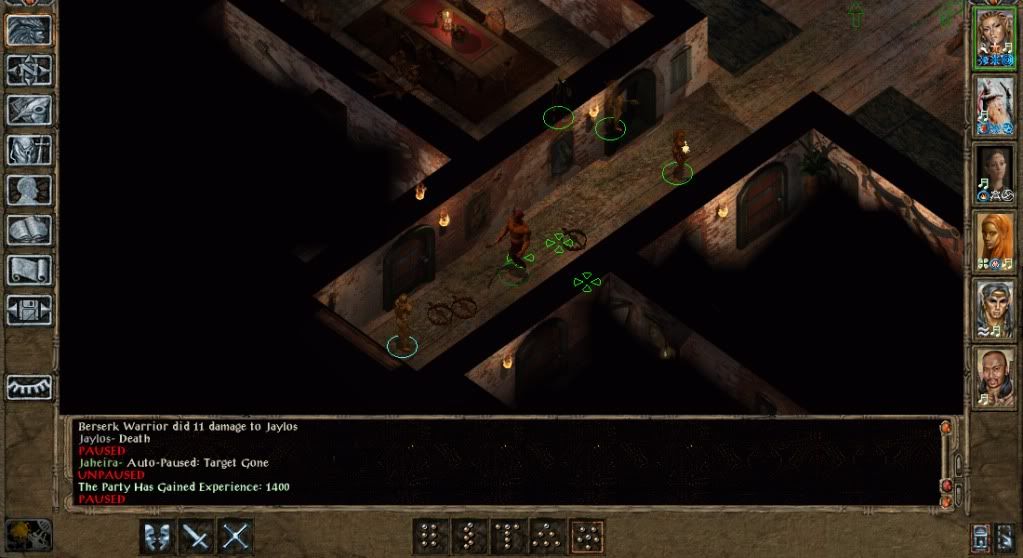This screenshot has height=558, width=1023.
Task: Switch to the triangle wedge formation
Action: coord(547,536)
